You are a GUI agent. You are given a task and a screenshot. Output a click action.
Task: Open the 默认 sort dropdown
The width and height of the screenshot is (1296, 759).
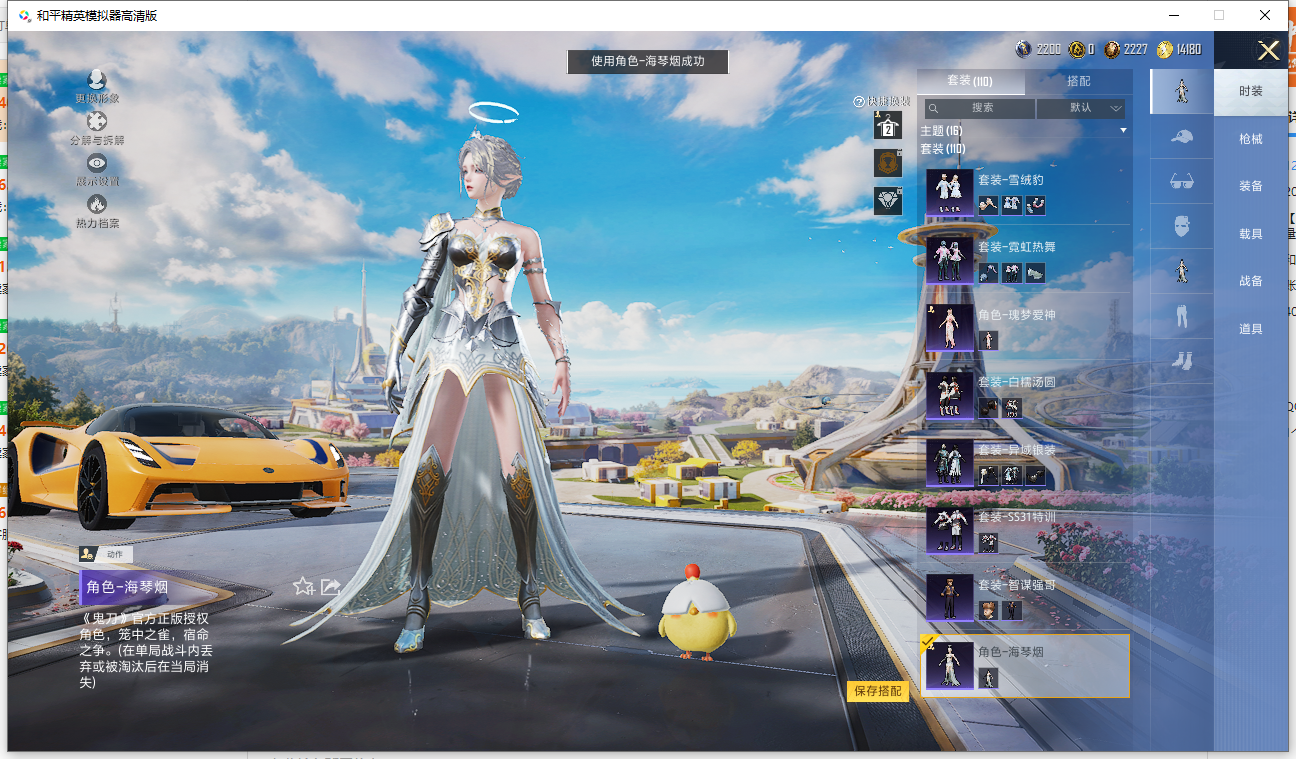(1081, 108)
